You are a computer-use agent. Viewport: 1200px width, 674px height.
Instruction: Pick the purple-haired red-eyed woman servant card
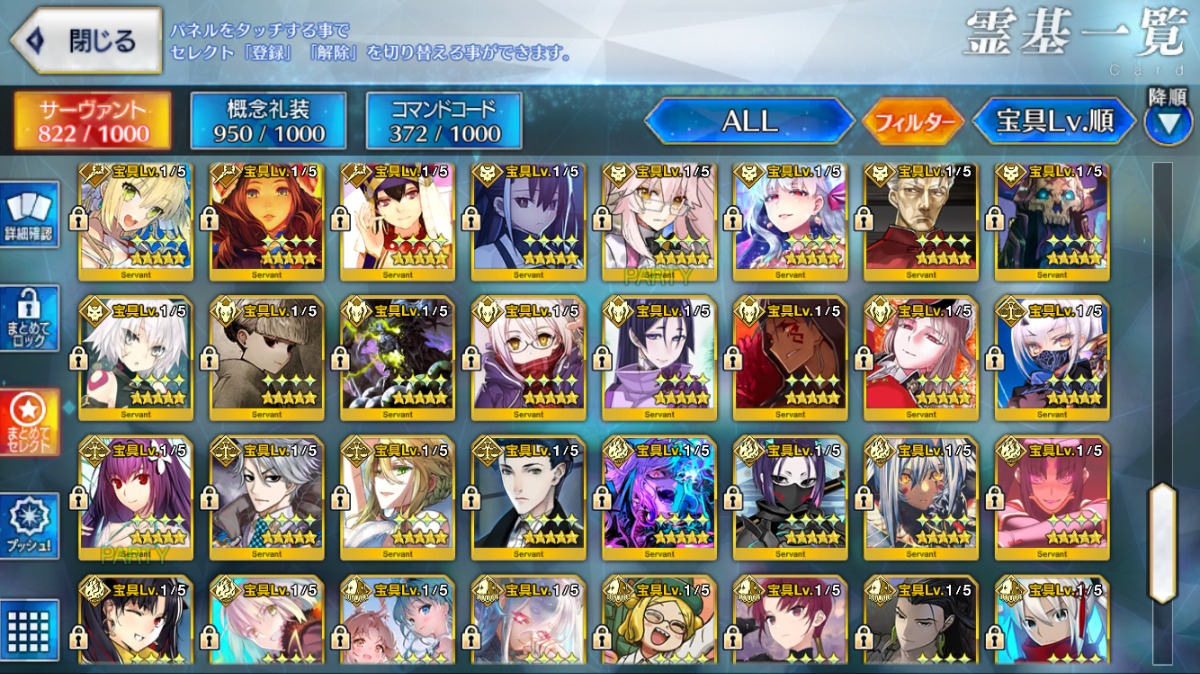(136, 497)
